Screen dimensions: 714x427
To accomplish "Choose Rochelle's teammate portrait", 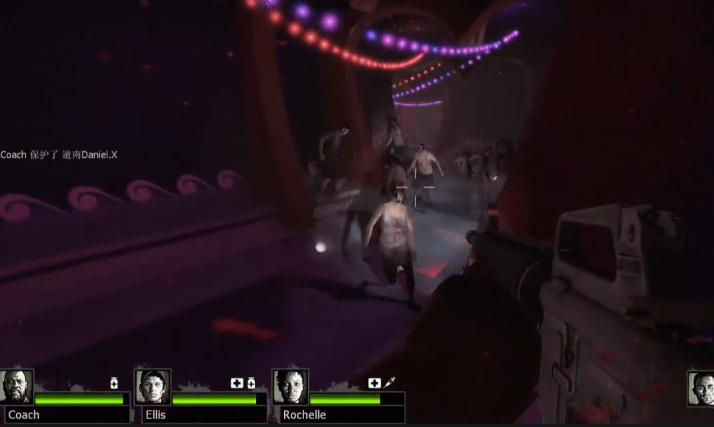I will 290,387.
